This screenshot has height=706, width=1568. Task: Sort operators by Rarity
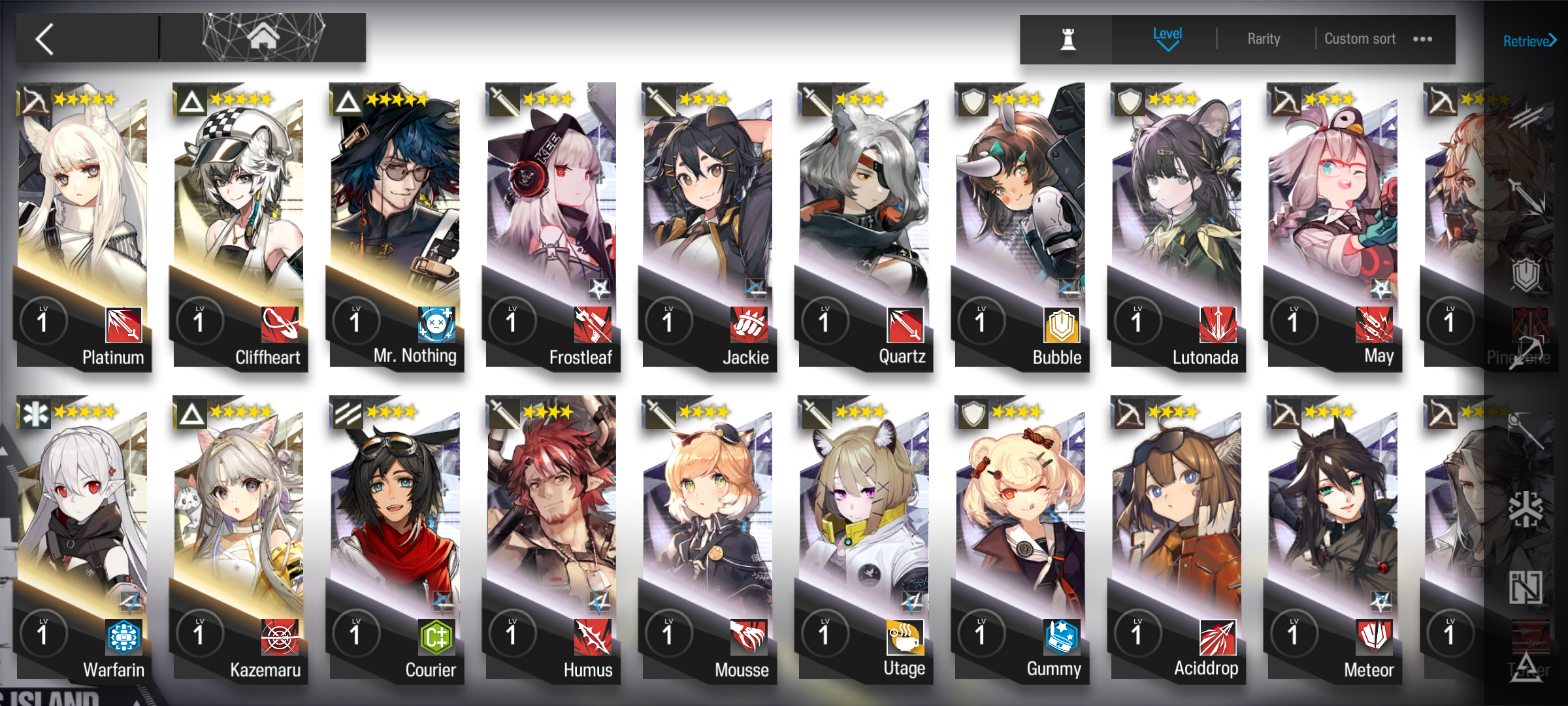click(x=1264, y=39)
